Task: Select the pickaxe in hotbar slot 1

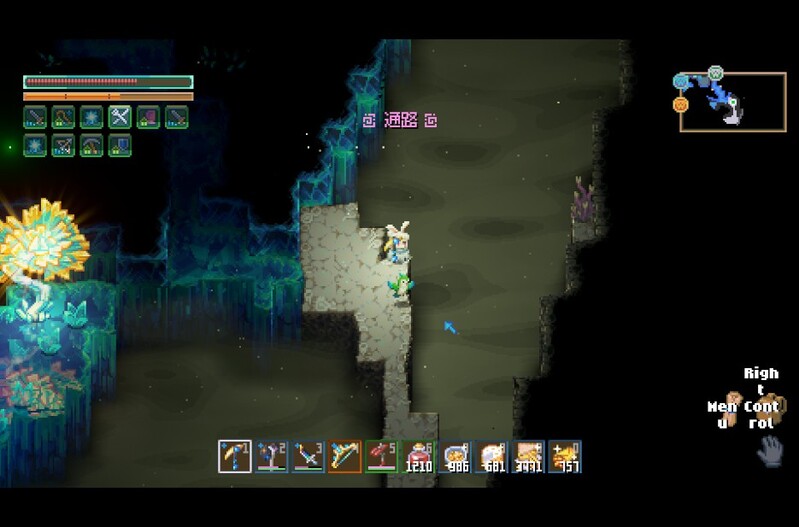Action: click(234, 457)
